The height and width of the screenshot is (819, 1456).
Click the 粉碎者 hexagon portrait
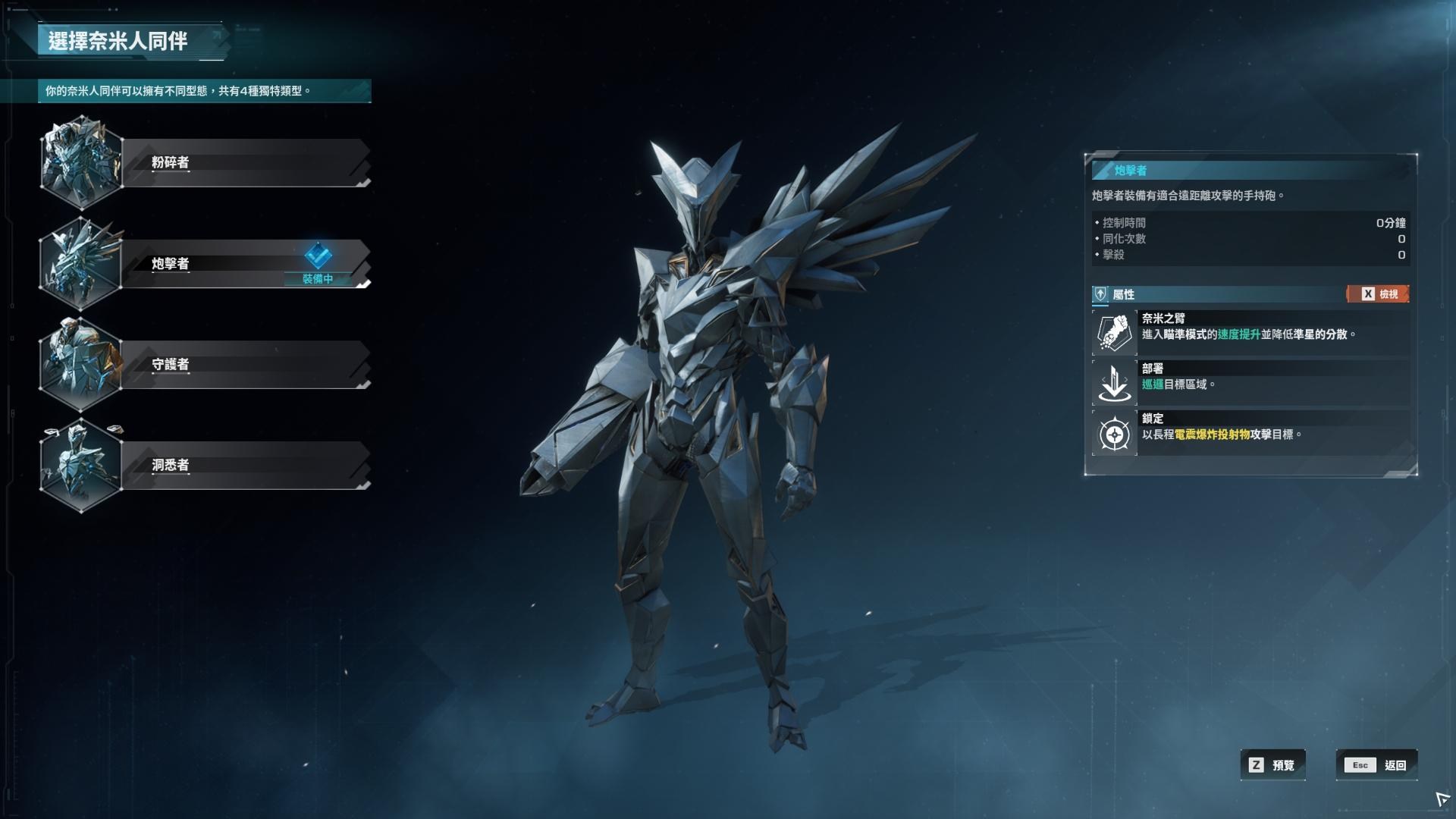click(x=80, y=162)
